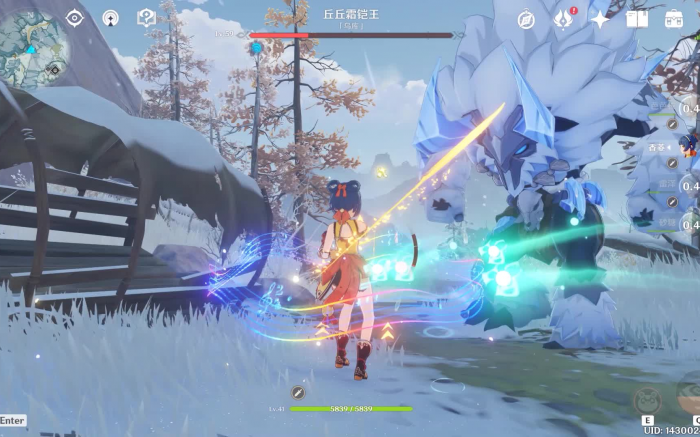Open the chat box next to Enter
The image size is (700, 437).
click(13, 421)
